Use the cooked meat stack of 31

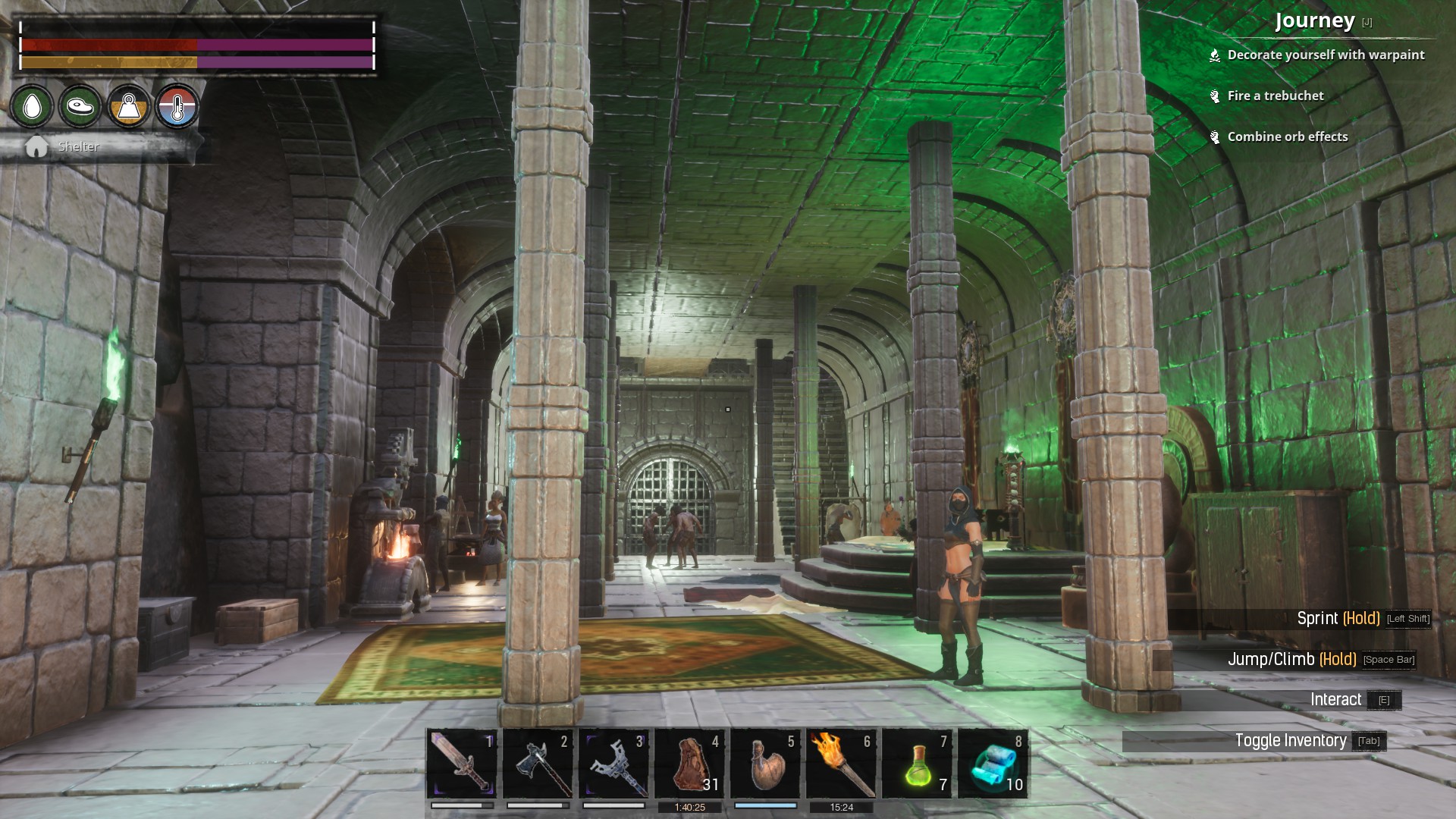689,763
